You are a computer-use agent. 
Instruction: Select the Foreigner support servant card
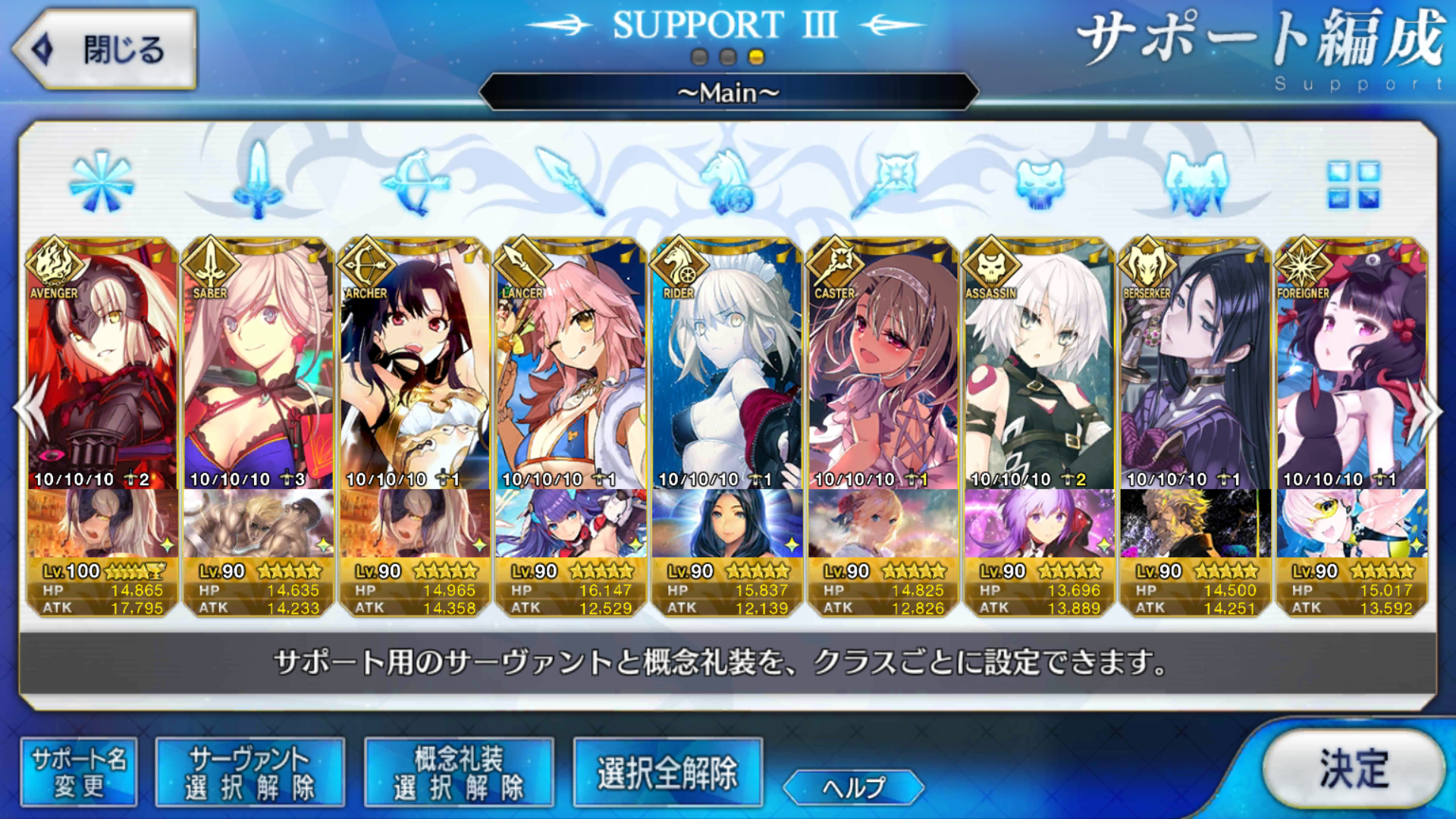coord(1352,364)
